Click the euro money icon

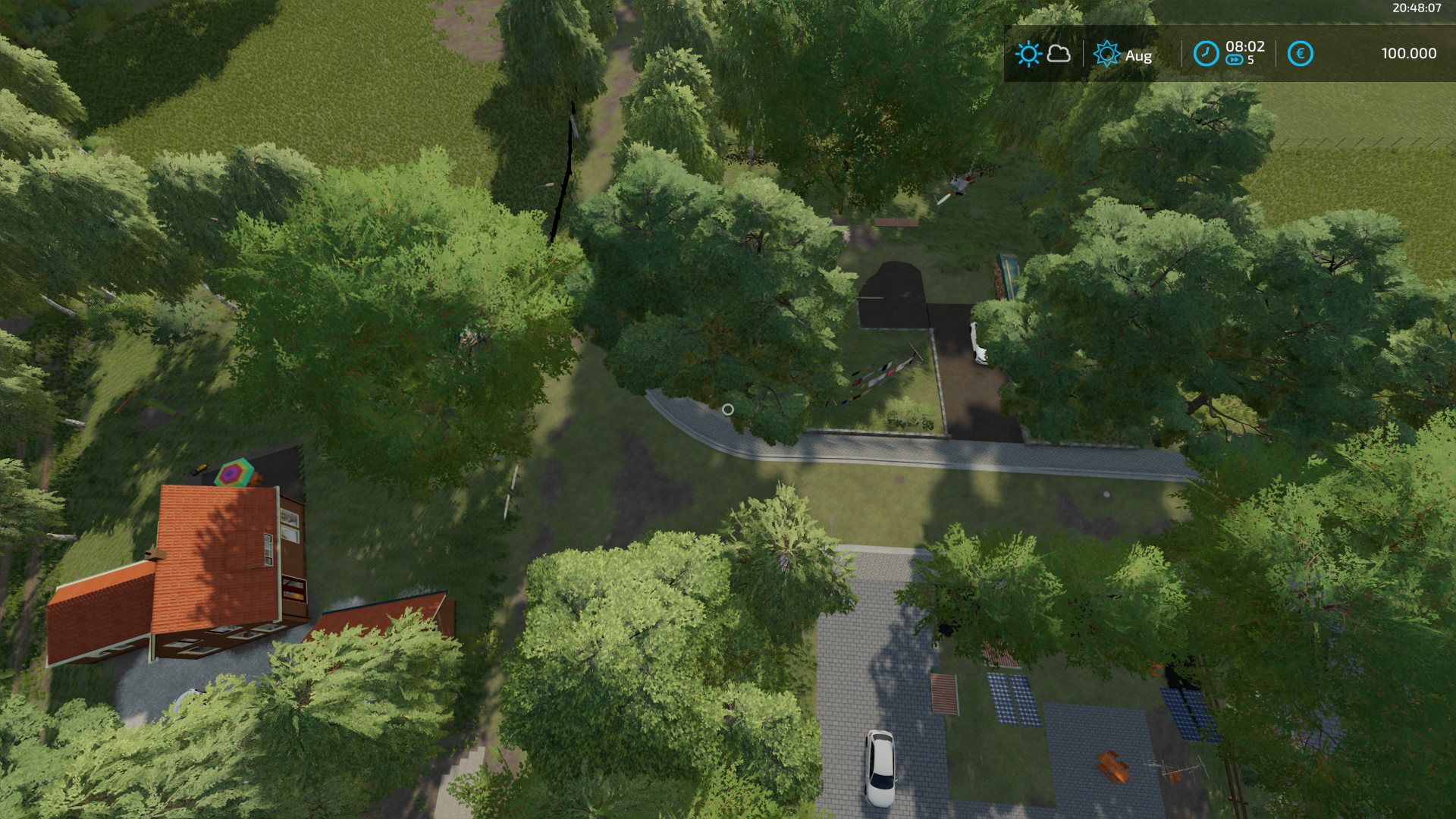click(x=1300, y=54)
